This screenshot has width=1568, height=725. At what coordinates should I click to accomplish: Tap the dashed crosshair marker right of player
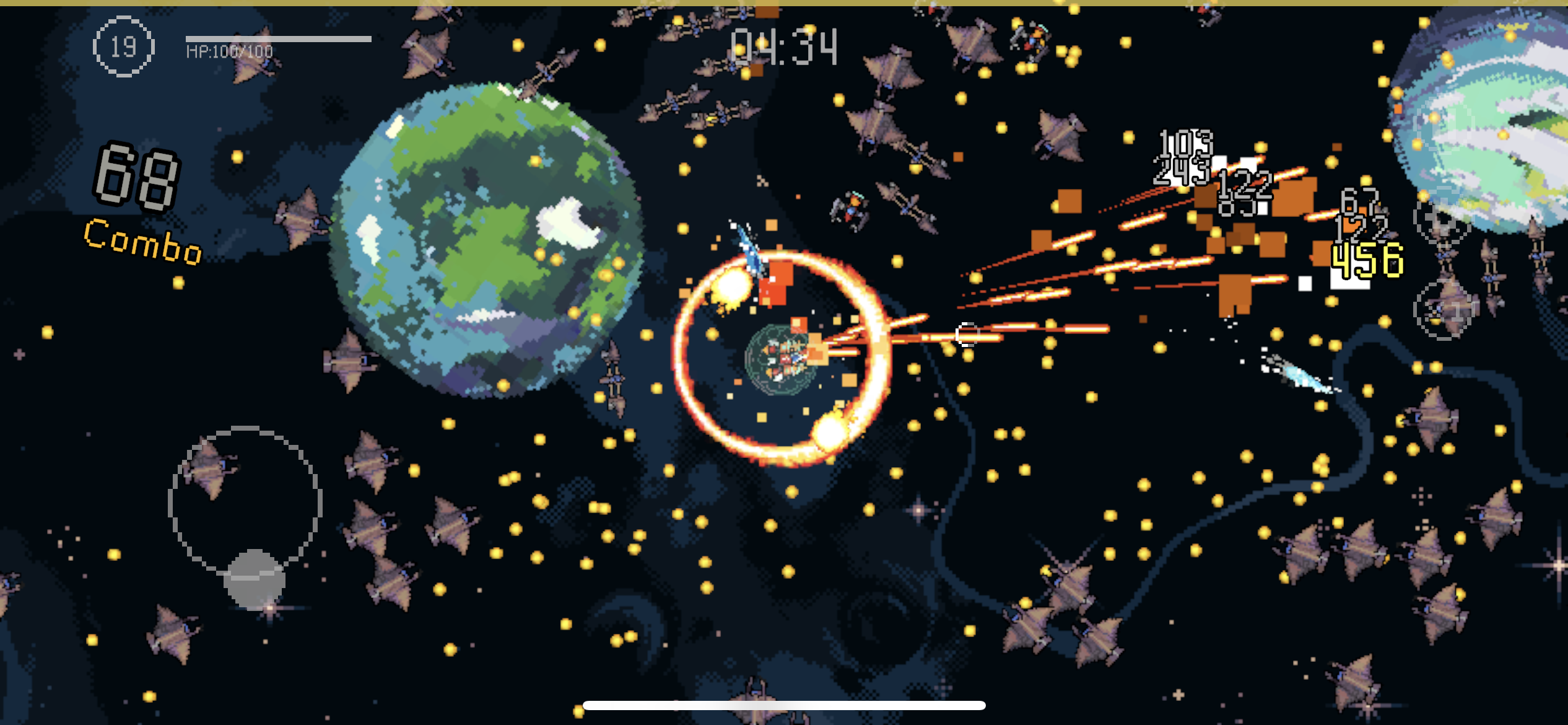(x=966, y=335)
